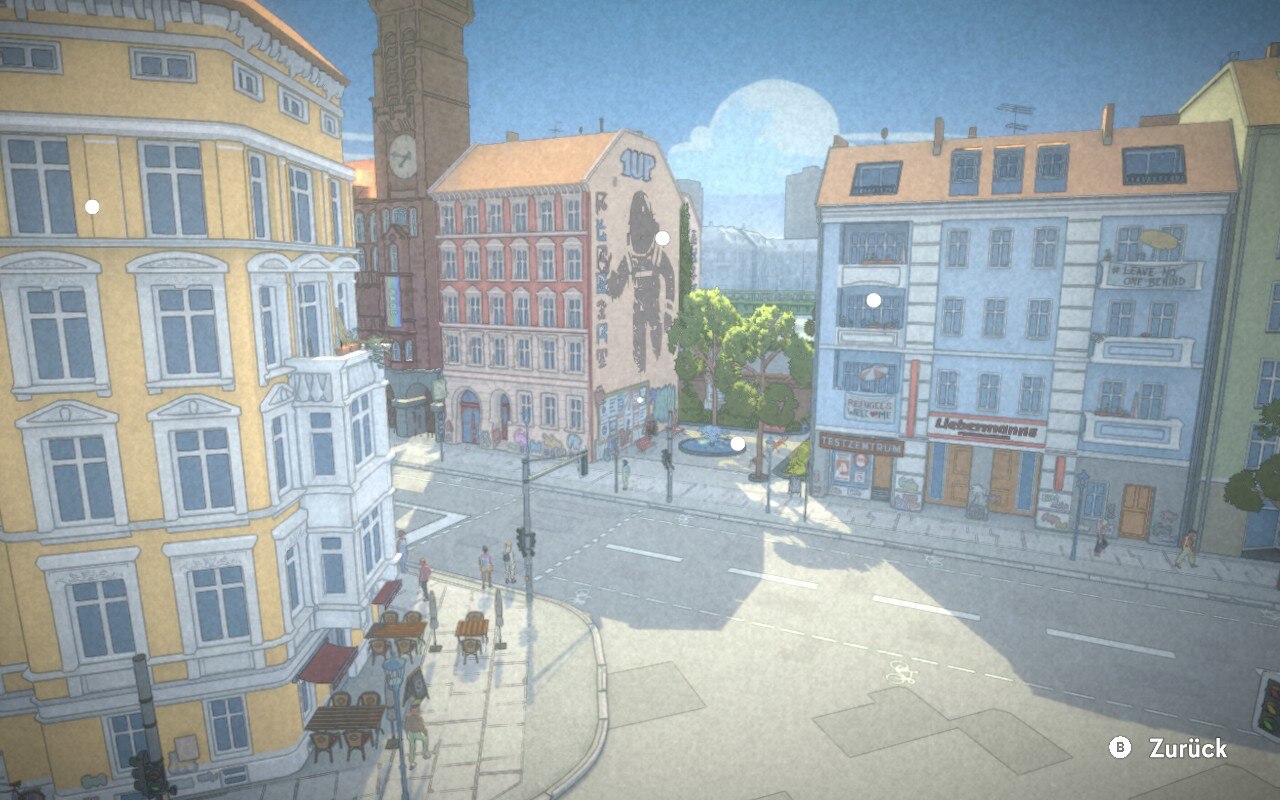Image resolution: width=1280 pixels, height=800 pixels.
Task: Click the marker on the blue building's balcony
Action: point(873,300)
